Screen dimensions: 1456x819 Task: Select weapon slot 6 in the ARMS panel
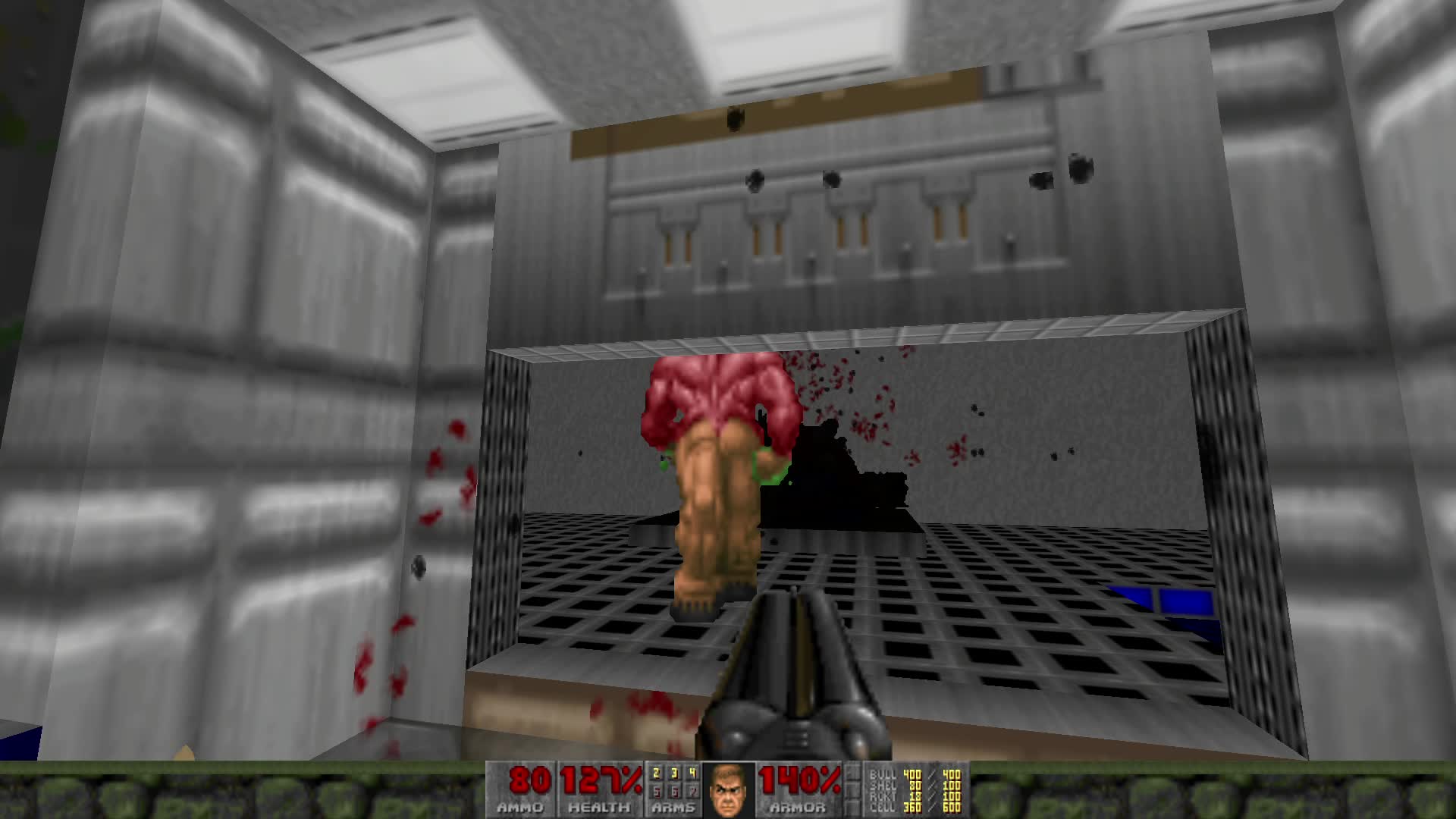point(675,791)
